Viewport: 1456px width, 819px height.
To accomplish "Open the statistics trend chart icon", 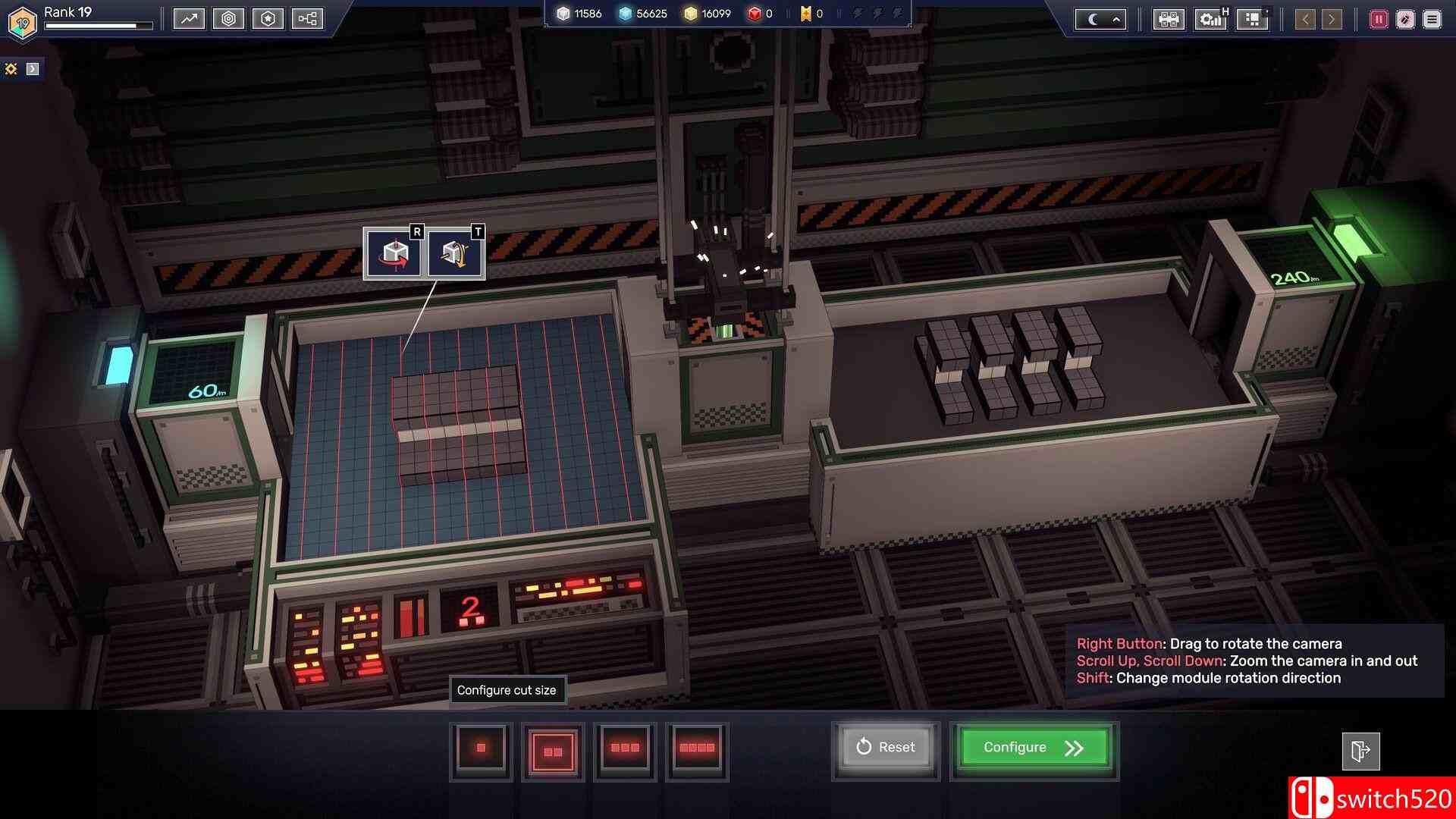I will coord(189,18).
